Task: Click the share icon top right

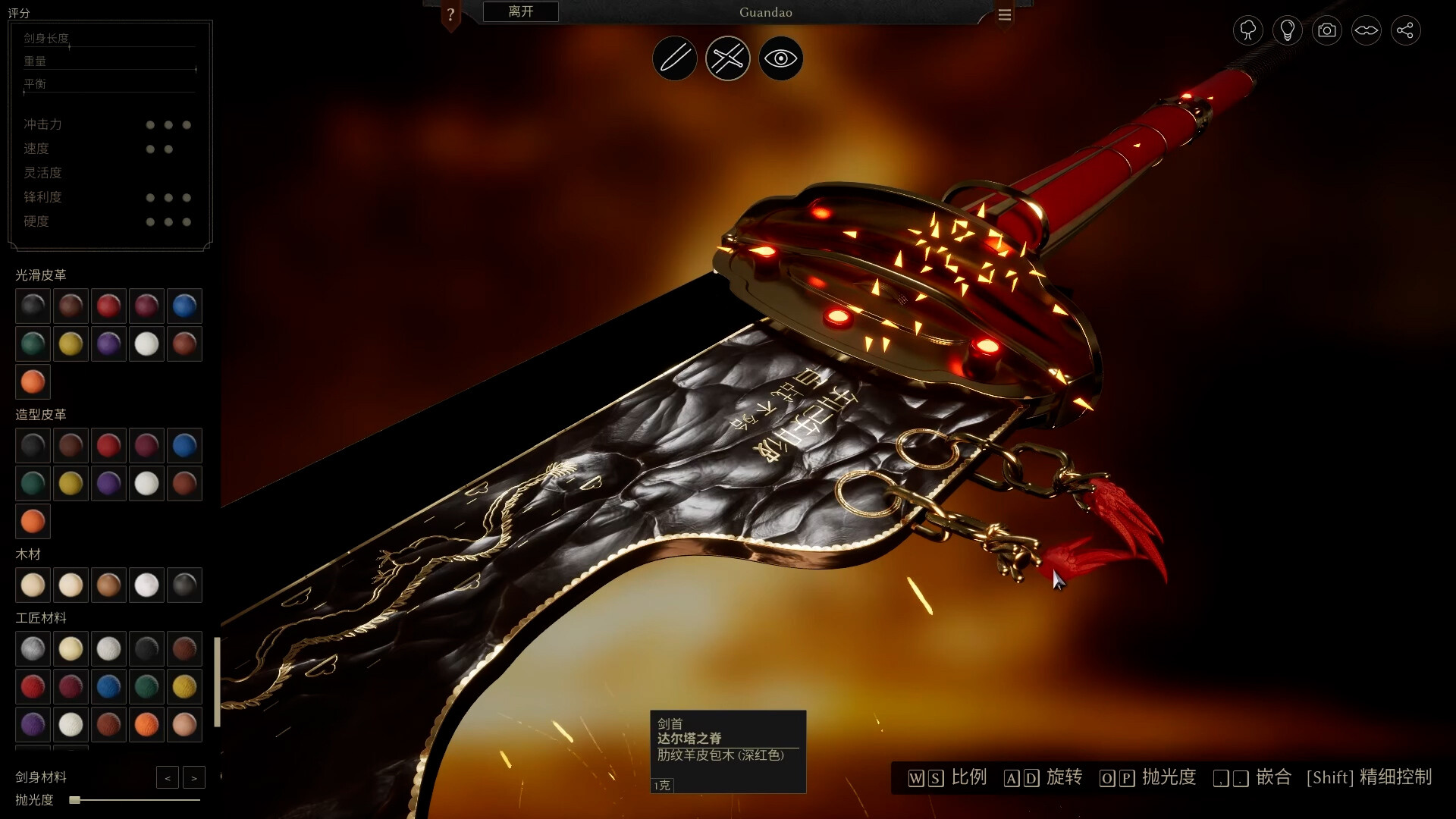Action: point(1407,30)
